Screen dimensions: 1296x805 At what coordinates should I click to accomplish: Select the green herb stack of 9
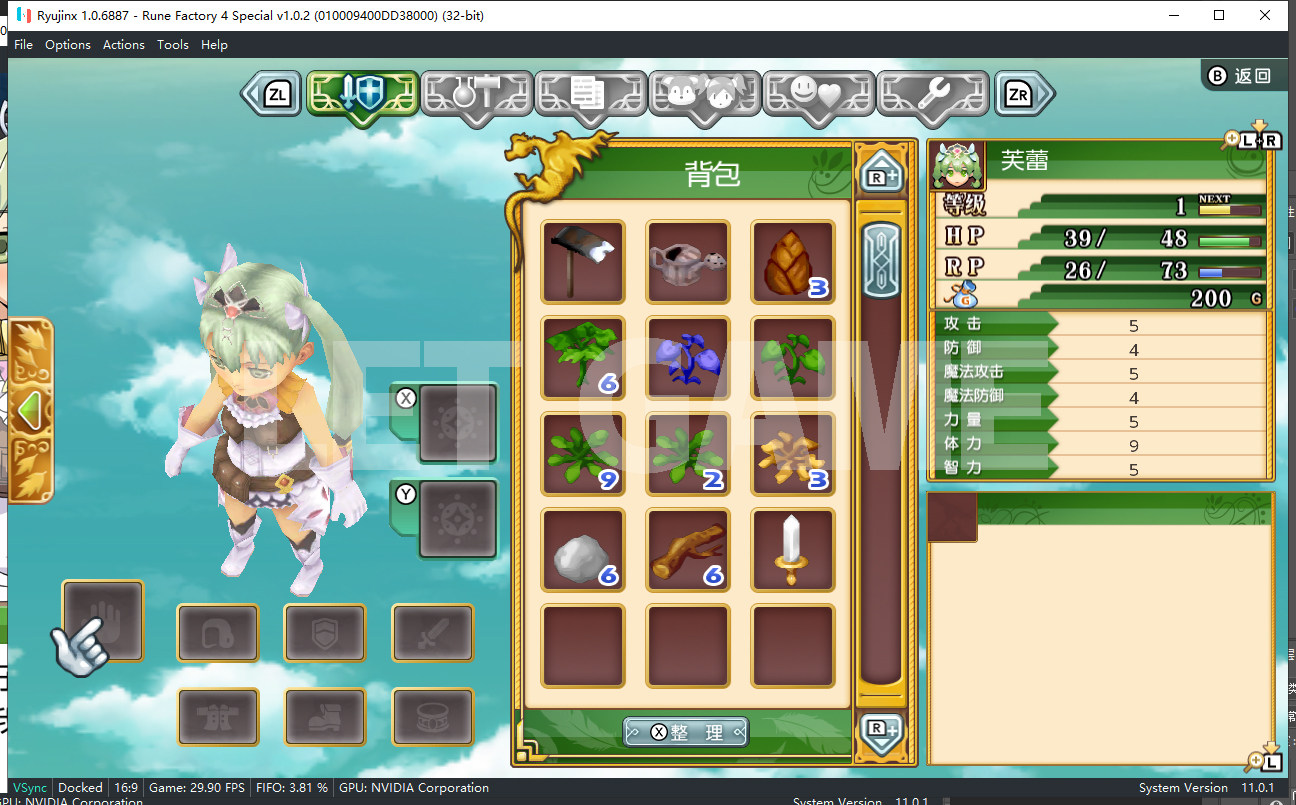583,454
